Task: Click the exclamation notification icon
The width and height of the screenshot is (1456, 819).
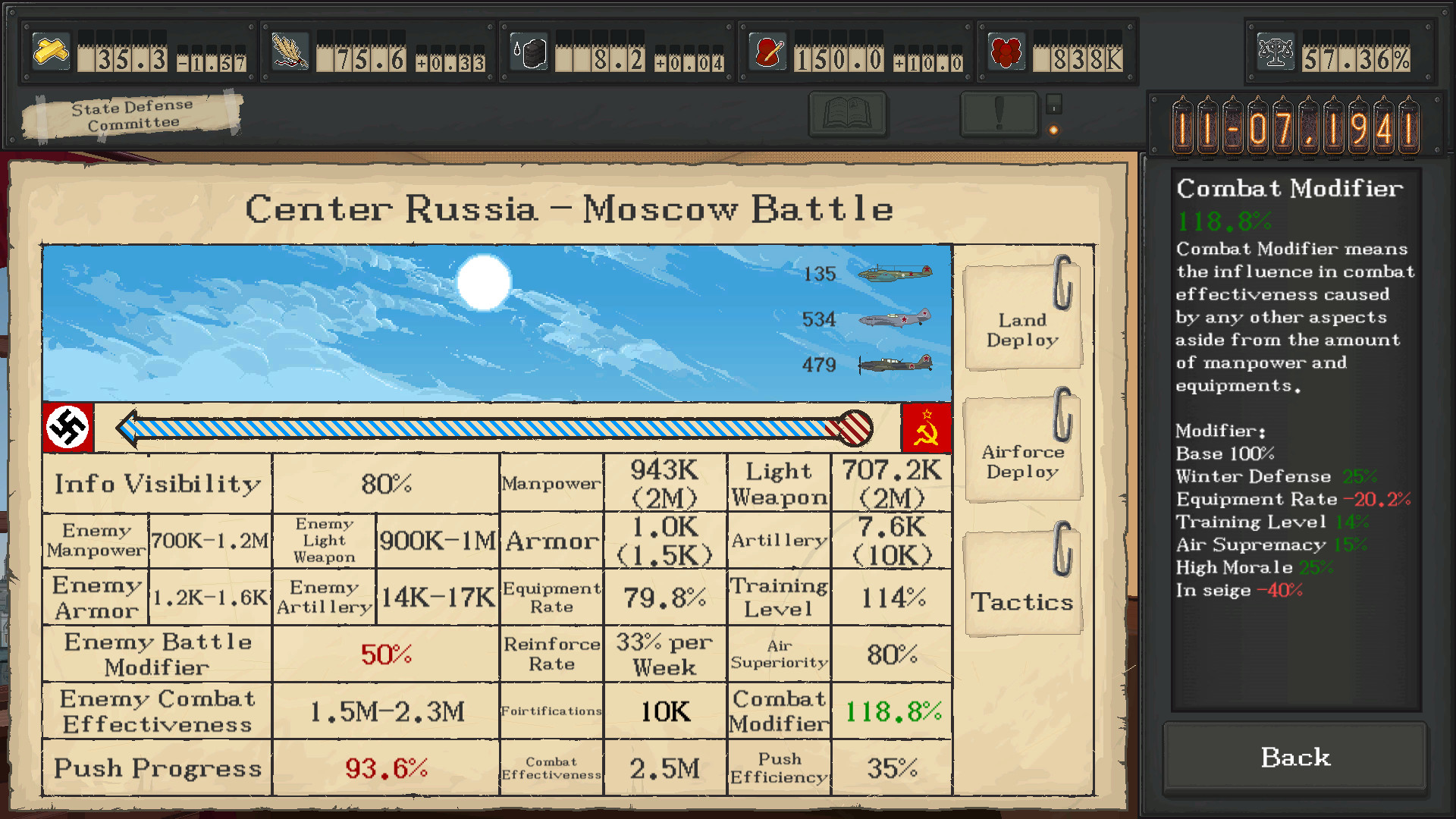Action: point(999,114)
